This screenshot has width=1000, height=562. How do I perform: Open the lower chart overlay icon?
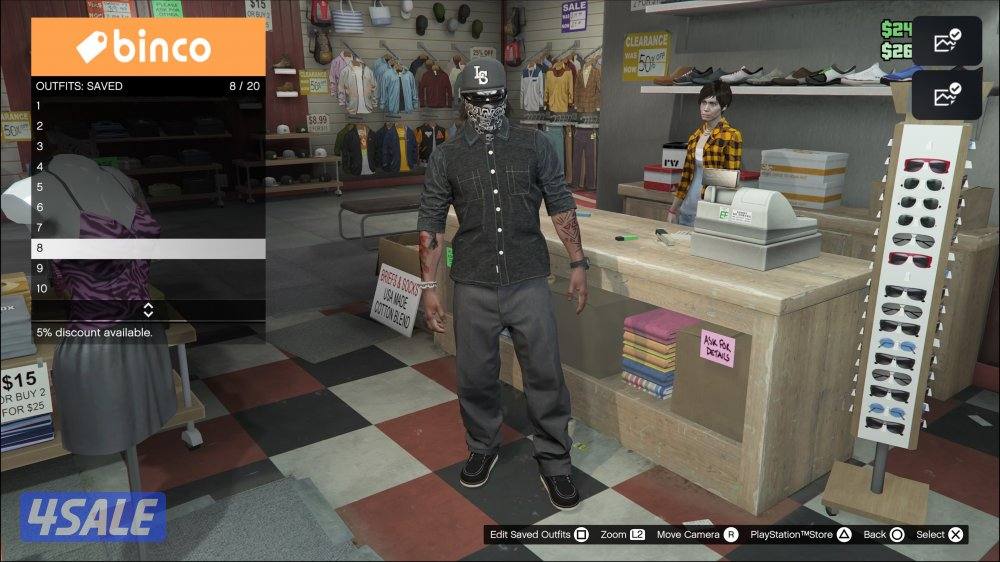(946, 95)
